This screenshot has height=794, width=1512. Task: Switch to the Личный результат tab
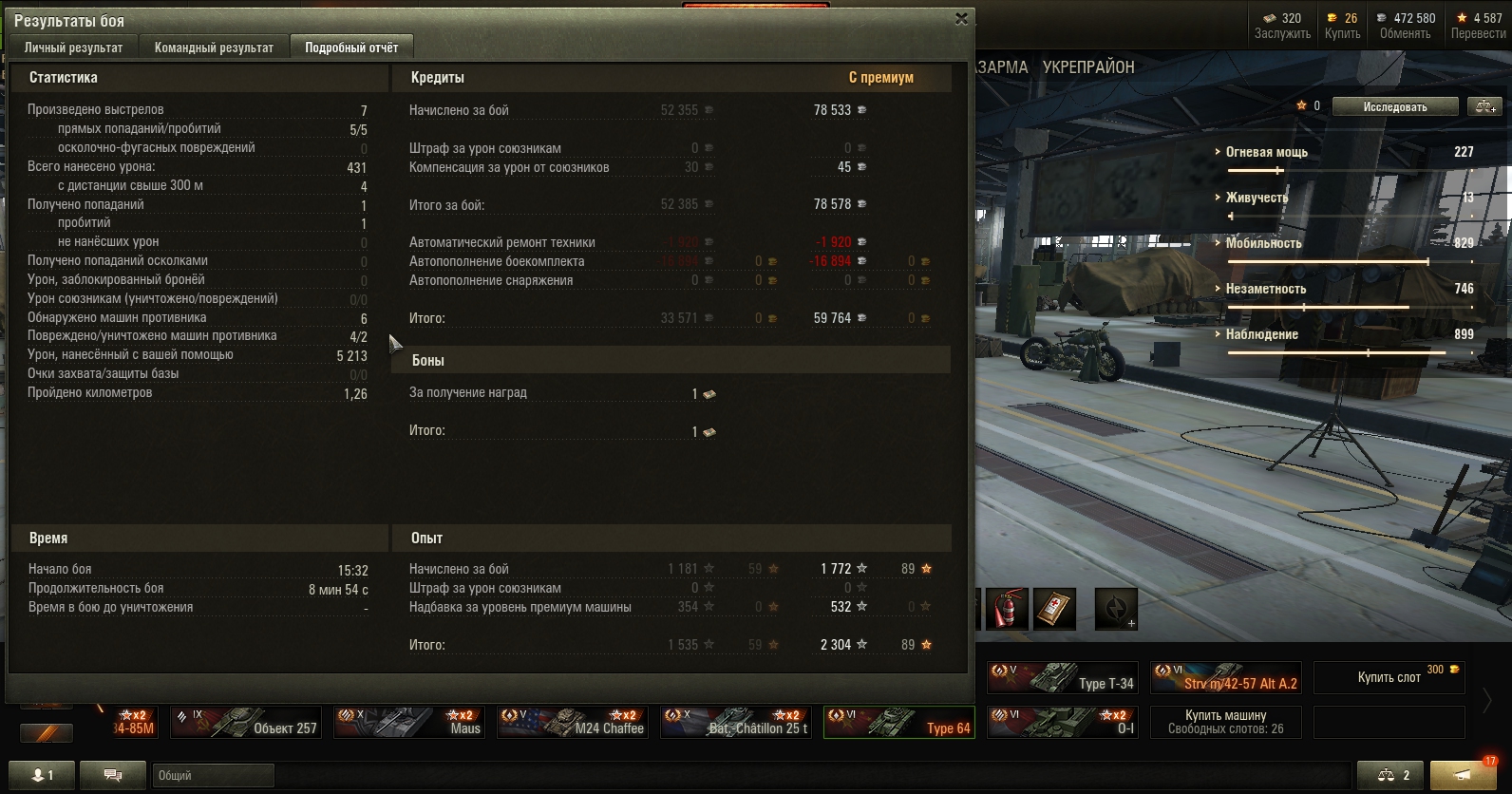73,47
